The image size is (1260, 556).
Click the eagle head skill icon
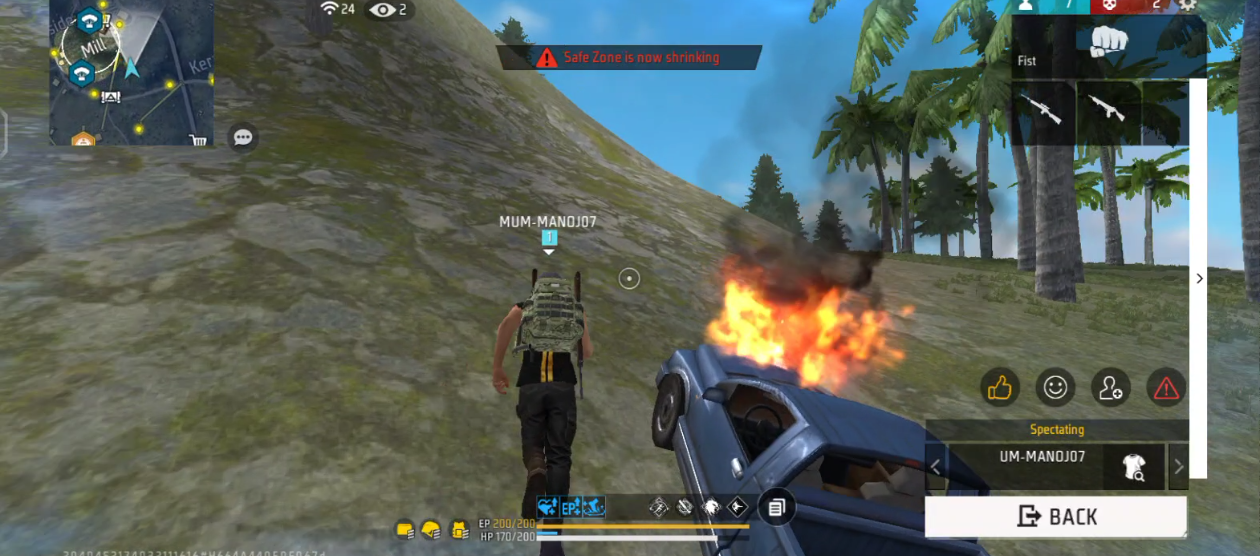coord(712,507)
